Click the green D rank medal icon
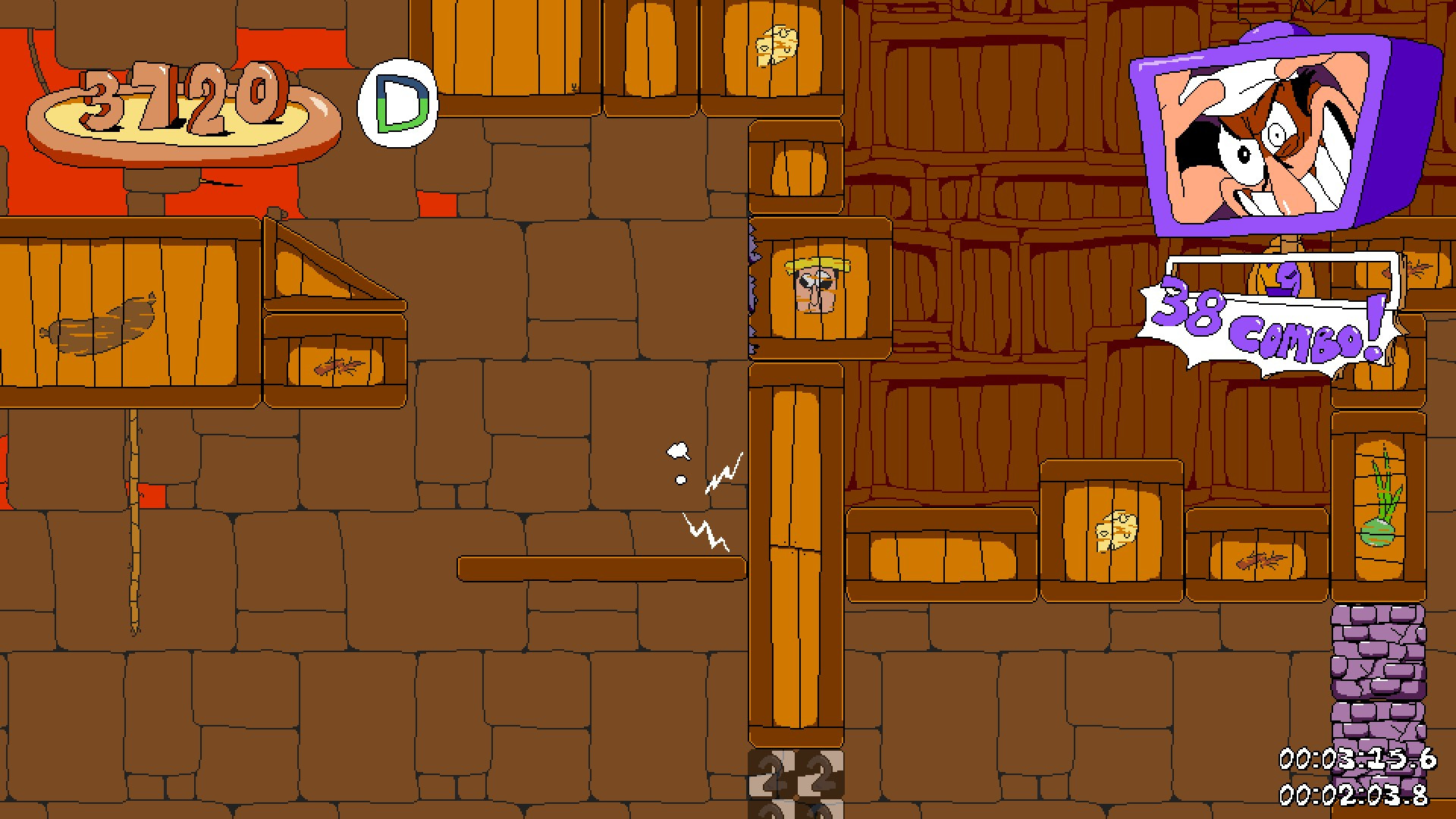This screenshot has height=819, width=1456. tap(397, 99)
